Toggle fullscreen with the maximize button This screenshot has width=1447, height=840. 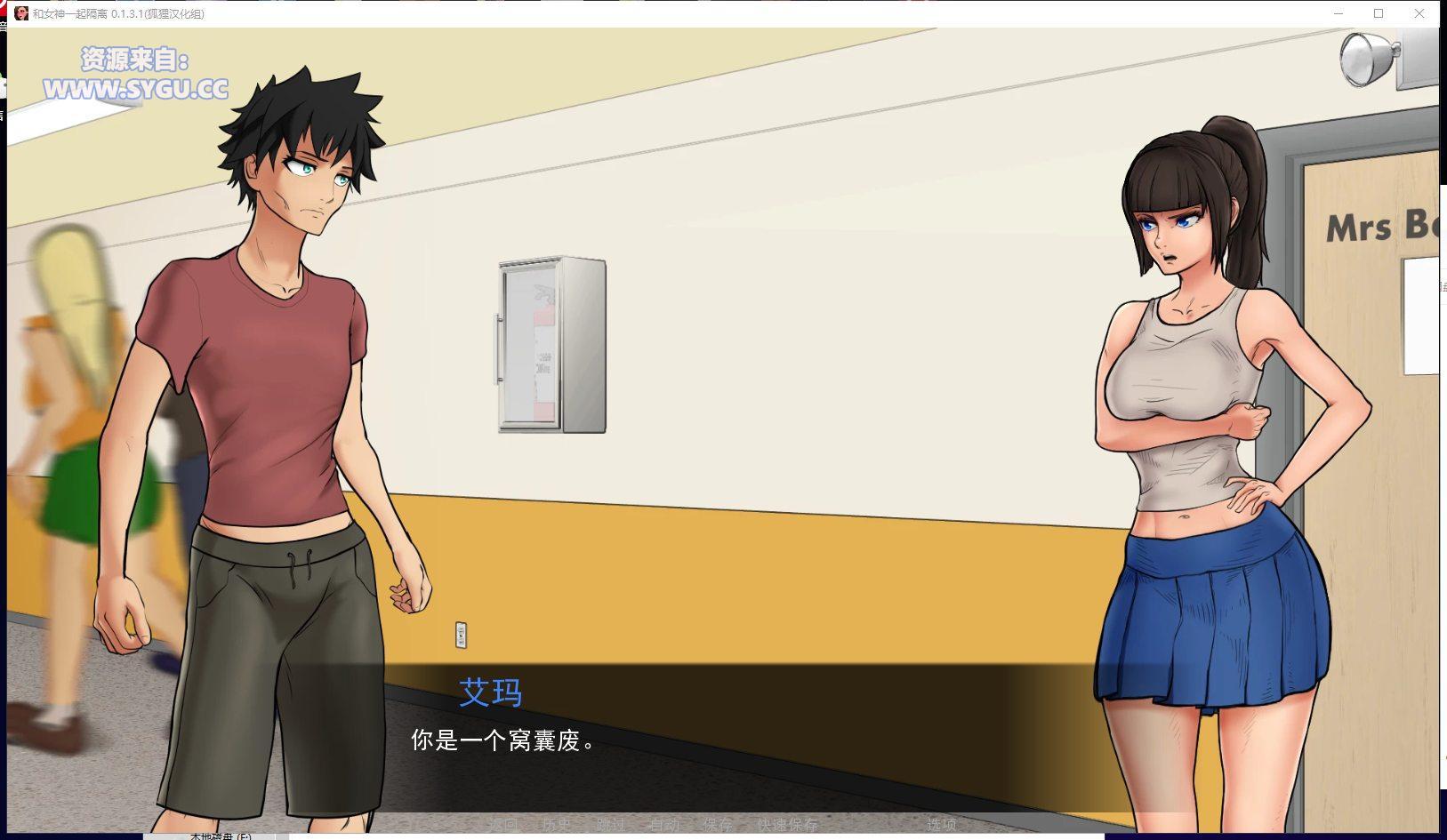(x=1379, y=14)
